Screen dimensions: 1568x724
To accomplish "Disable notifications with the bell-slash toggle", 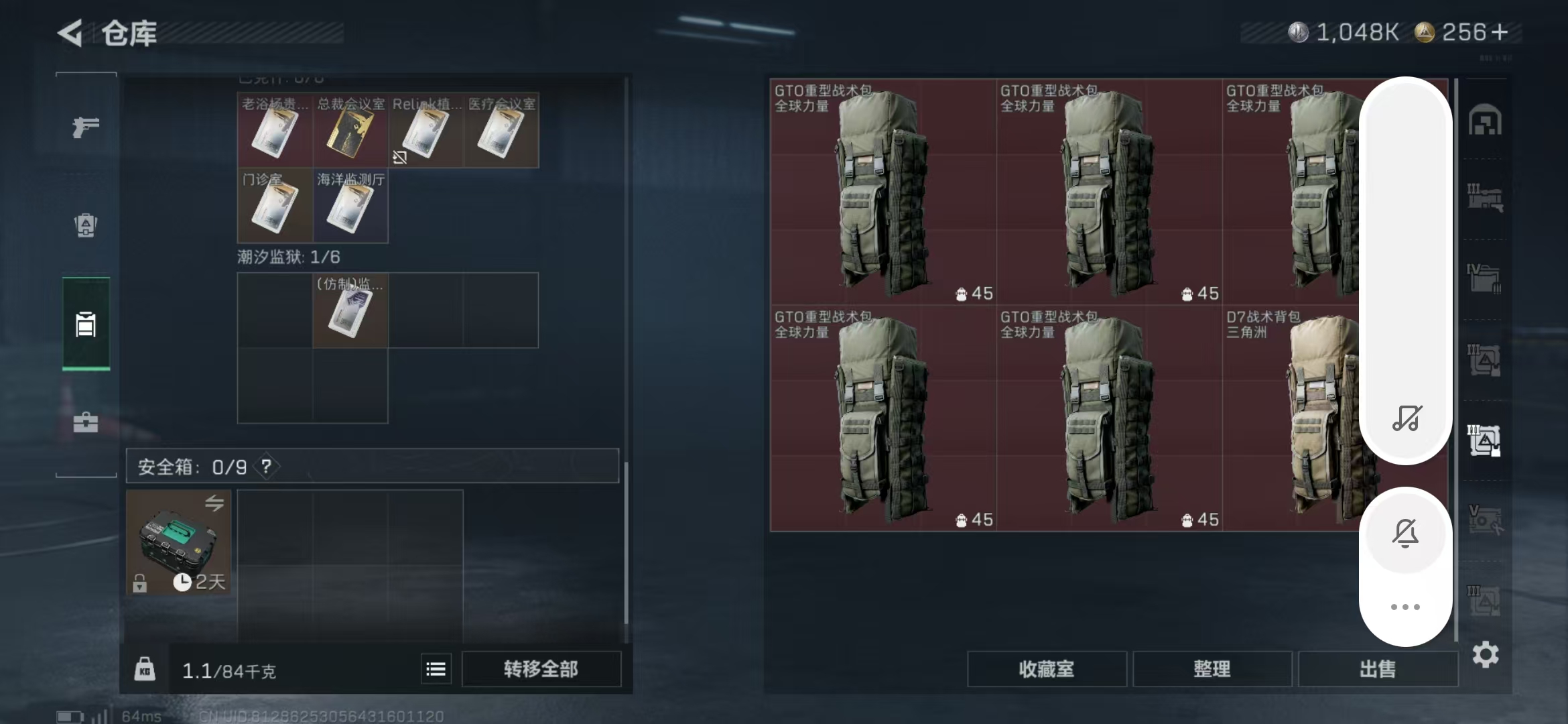I will (1406, 533).
